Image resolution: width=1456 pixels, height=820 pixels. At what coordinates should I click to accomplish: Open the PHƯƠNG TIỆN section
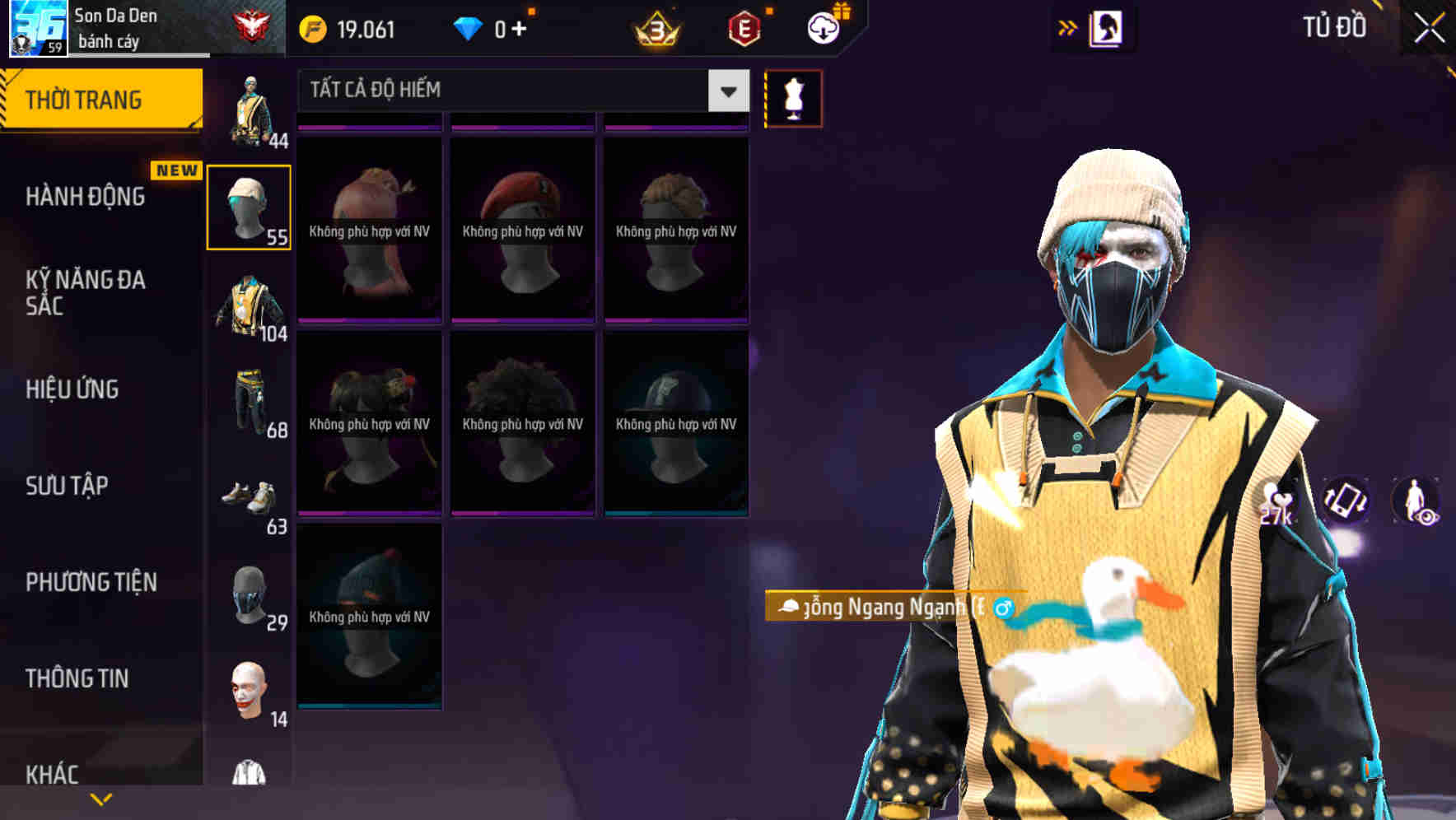tap(91, 581)
